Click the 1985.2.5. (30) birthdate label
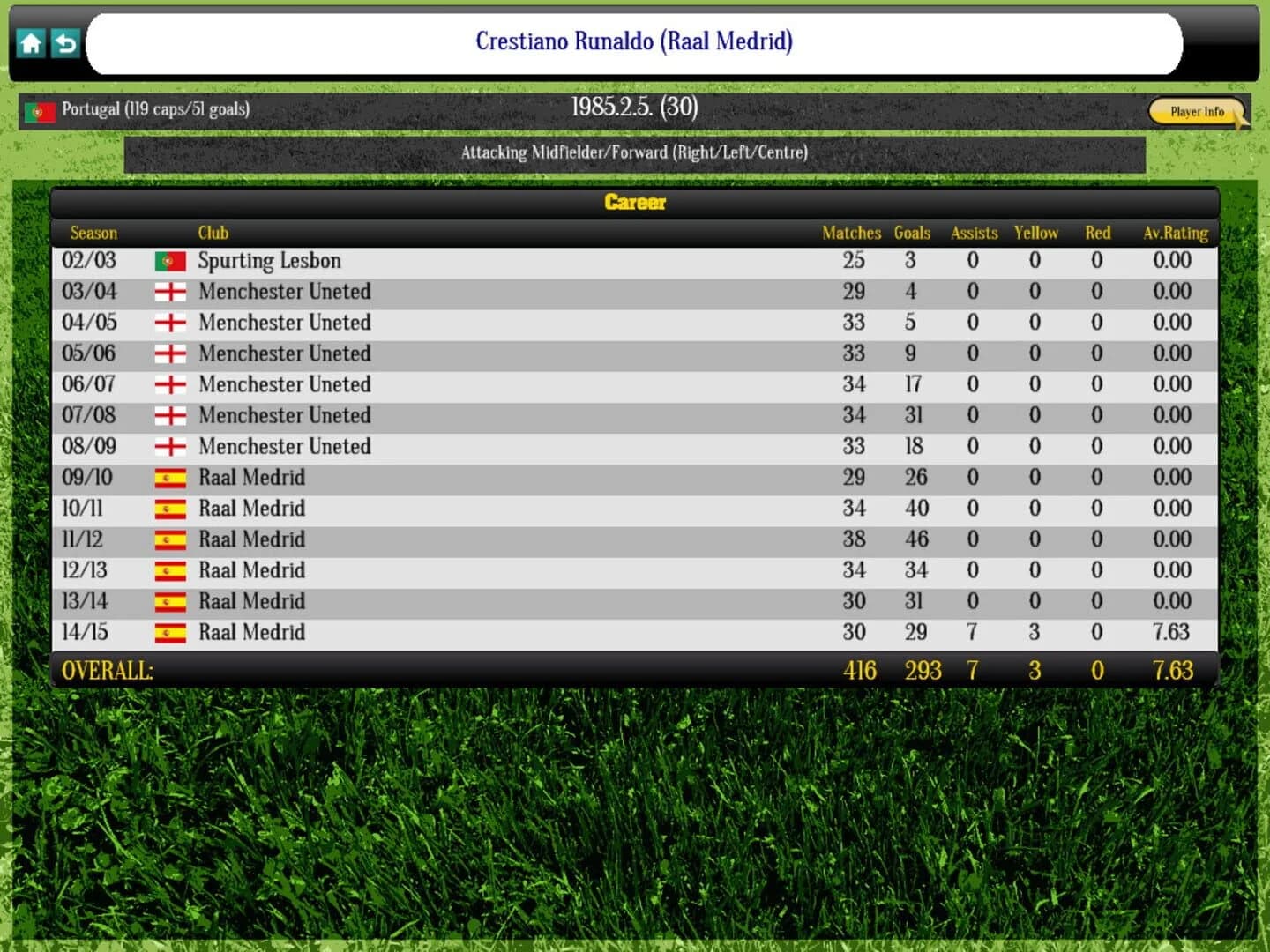 (633, 108)
